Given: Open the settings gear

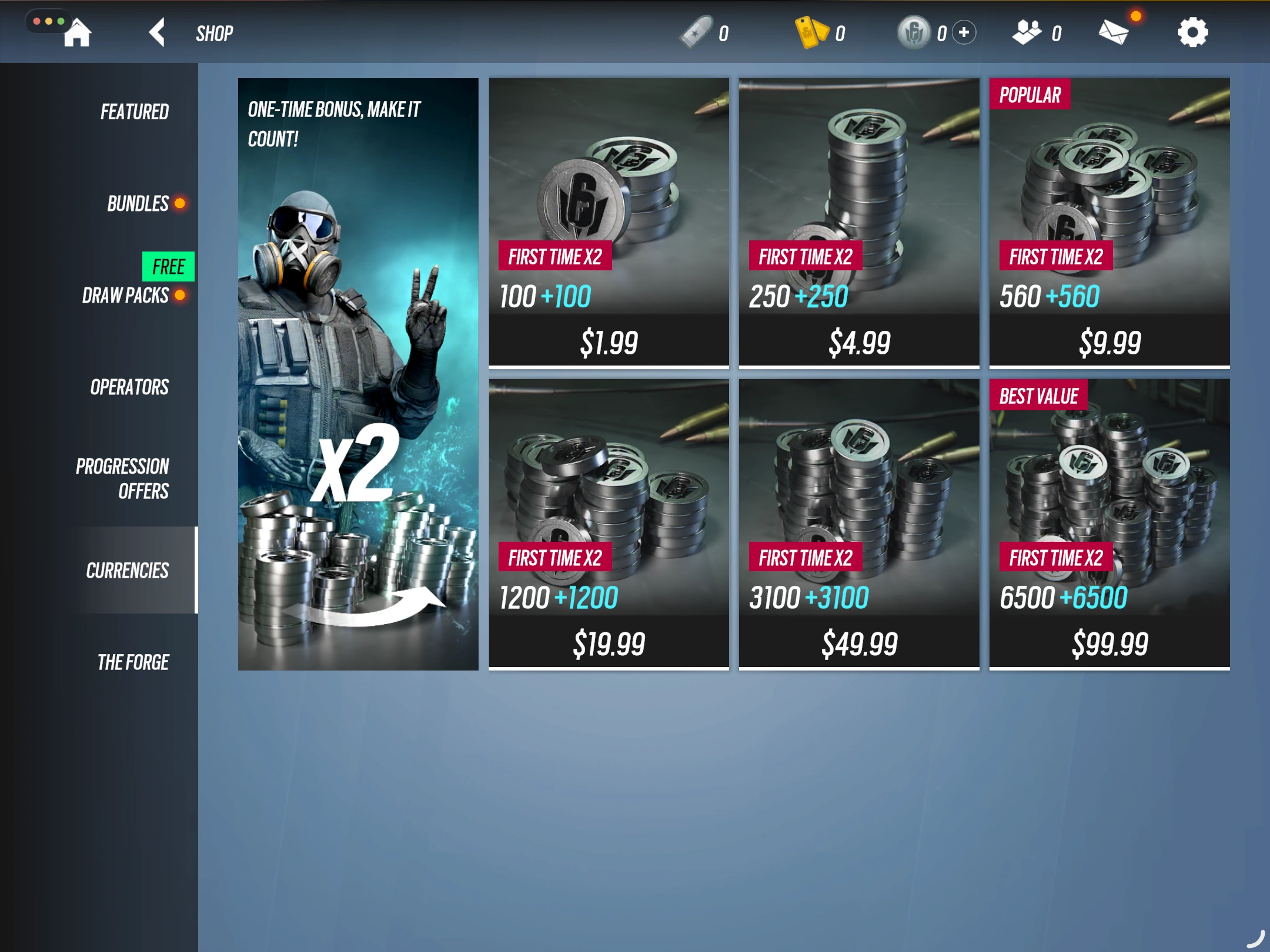Looking at the screenshot, I should (1192, 32).
